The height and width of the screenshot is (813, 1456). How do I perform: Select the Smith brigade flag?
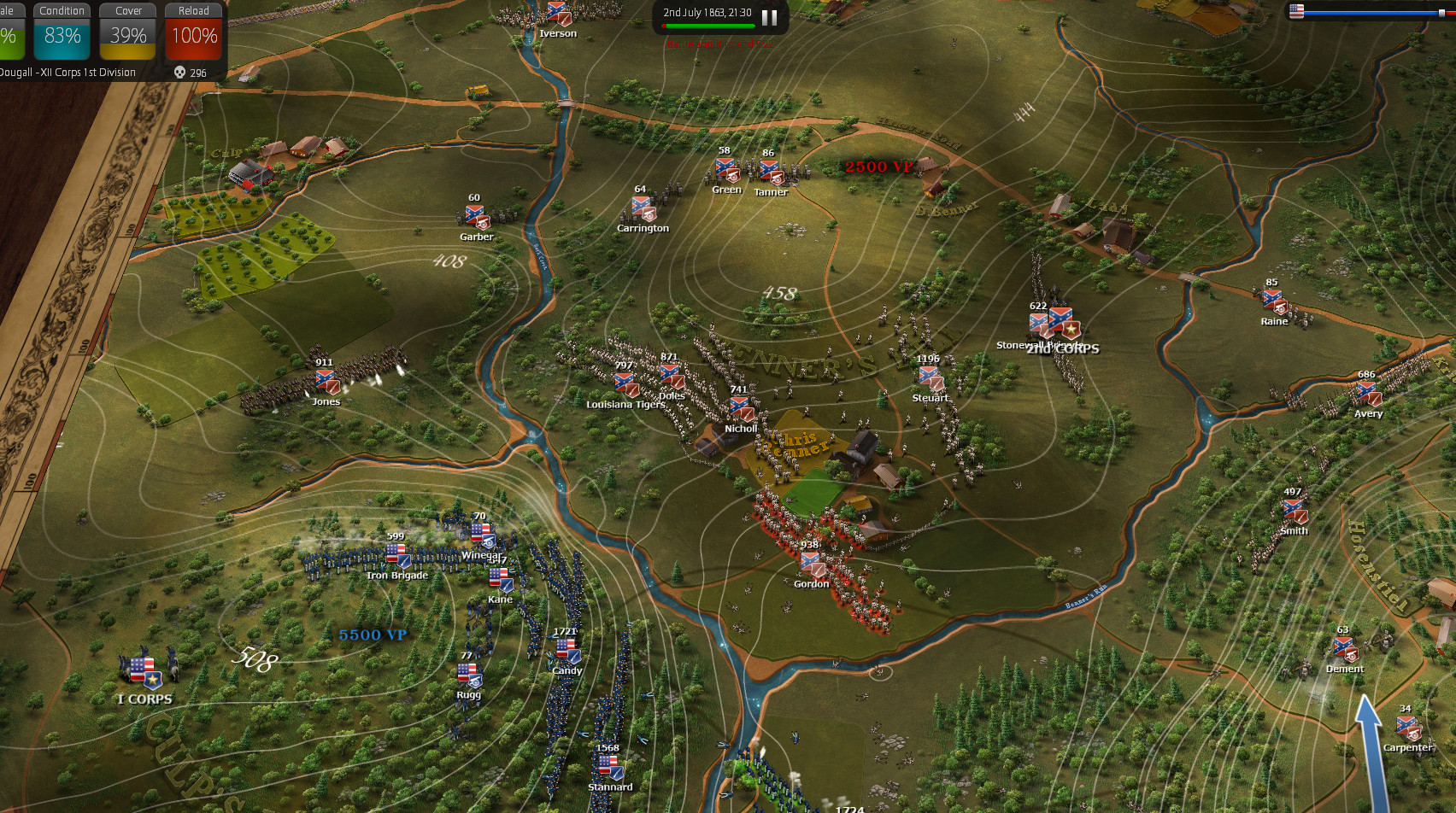[1294, 511]
